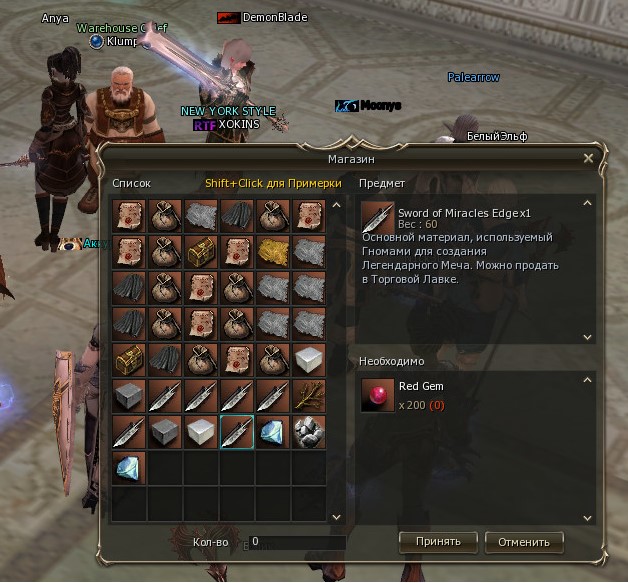This screenshot has width=628, height=583.
Task: Click the item list's scroll-up arrow
Action: pyautogui.click(x=337, y=206)
